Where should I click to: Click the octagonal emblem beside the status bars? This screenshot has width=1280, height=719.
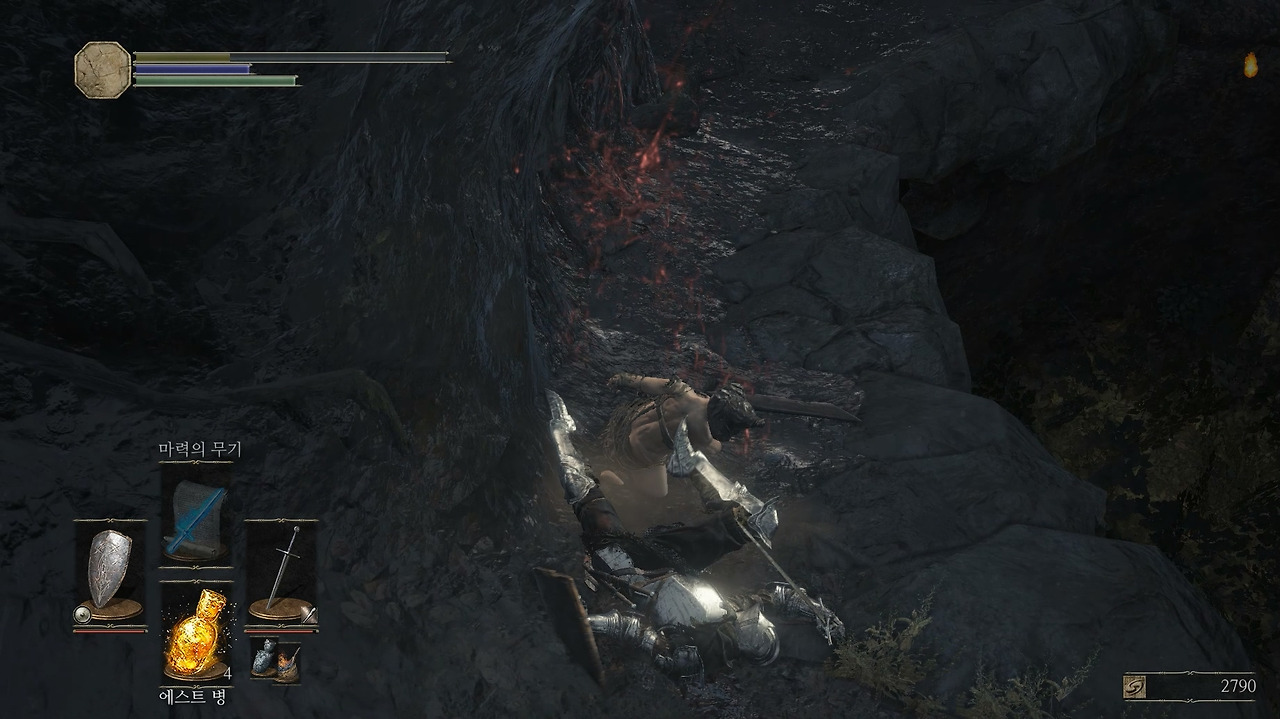click(x=102, y=69)
